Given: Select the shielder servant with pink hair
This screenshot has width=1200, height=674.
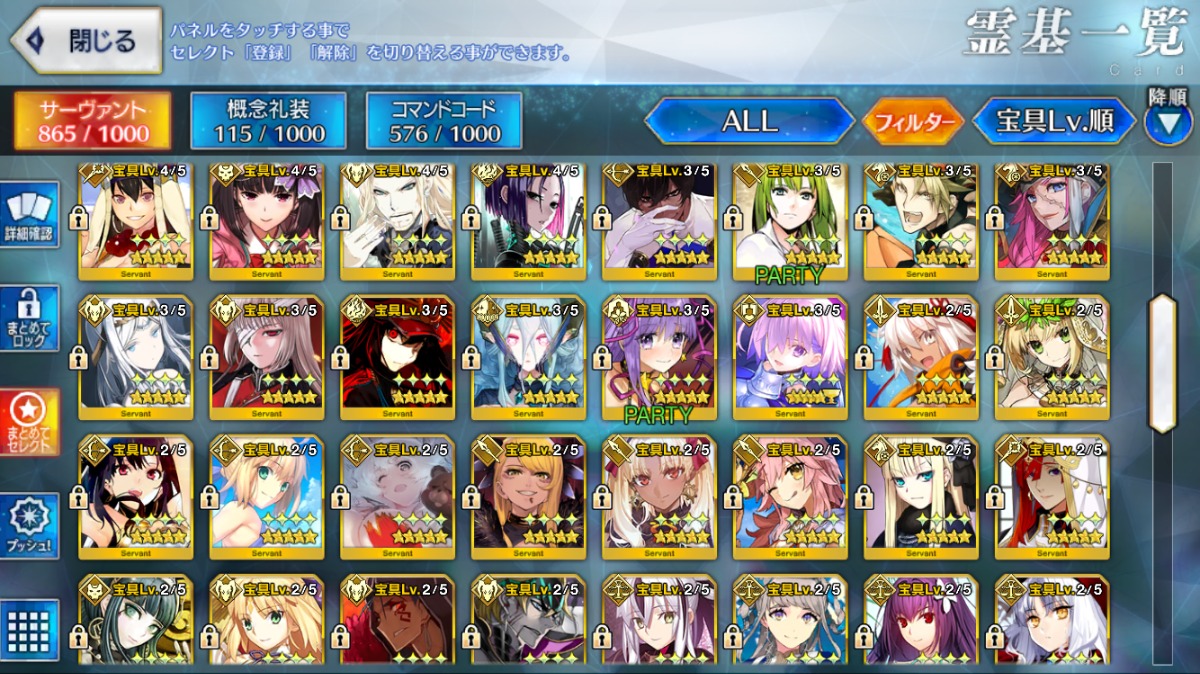Looking at the screenshot, I should (790, 352).
